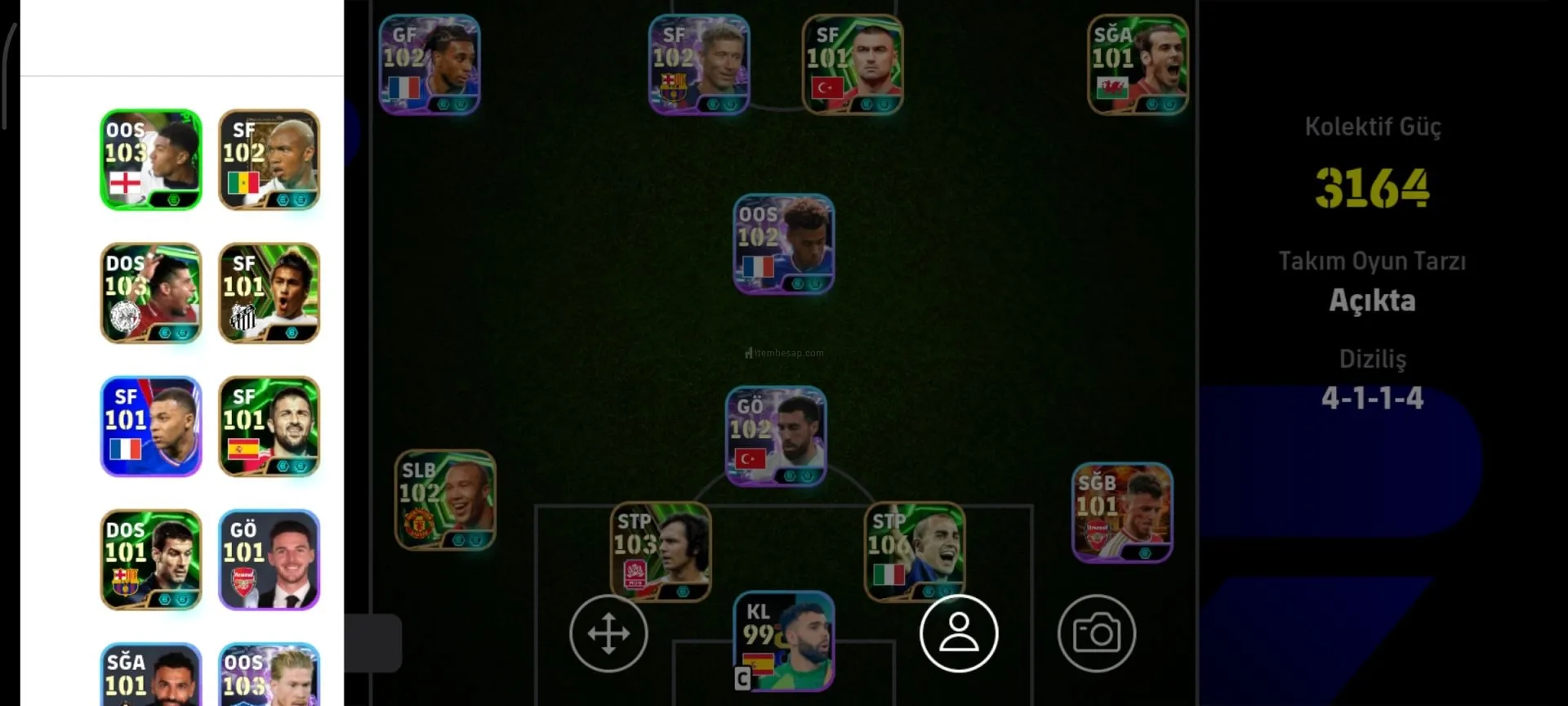1568x706 pixels.
Task: Pick the 101 SF Turkey striker card
Action: point(853,64)
